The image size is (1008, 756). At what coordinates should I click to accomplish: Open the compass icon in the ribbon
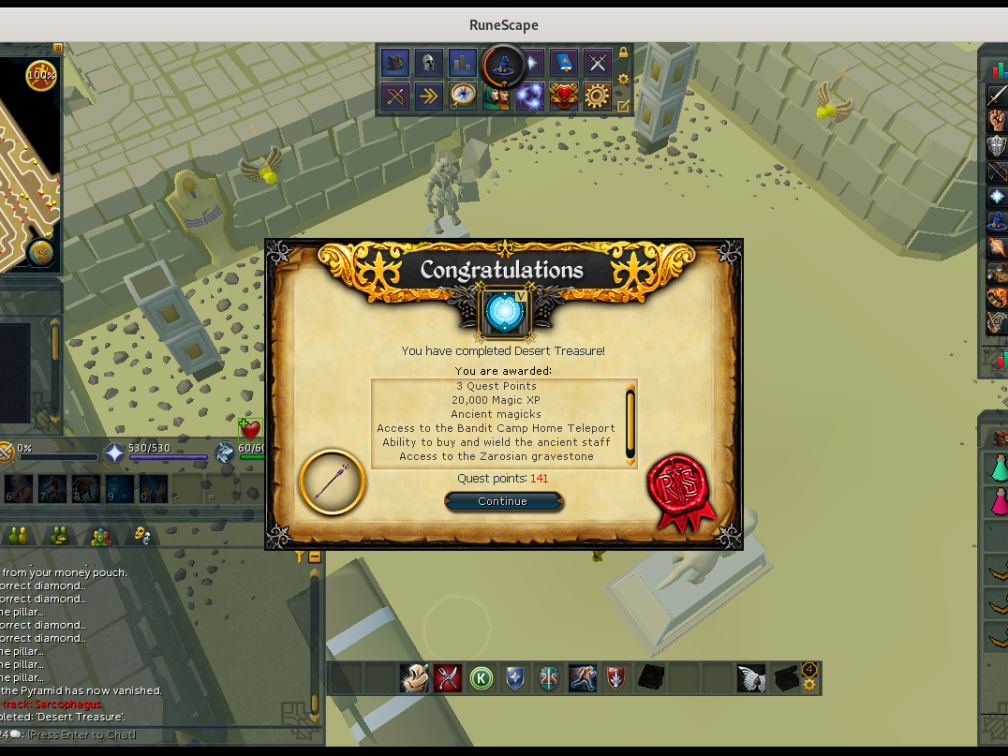coord(463,96)
